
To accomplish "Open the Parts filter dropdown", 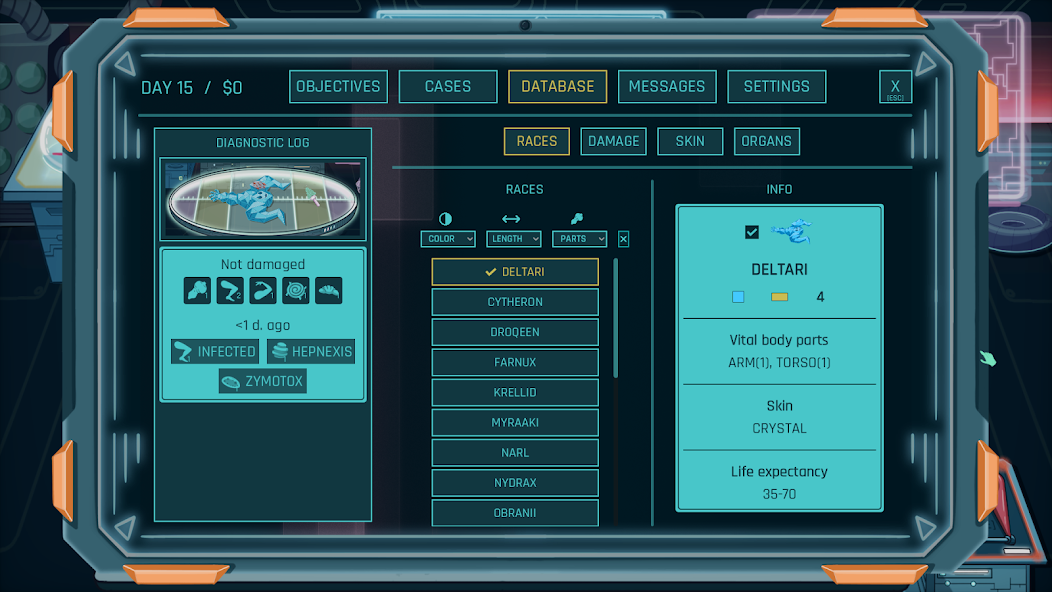I will 579,239.
